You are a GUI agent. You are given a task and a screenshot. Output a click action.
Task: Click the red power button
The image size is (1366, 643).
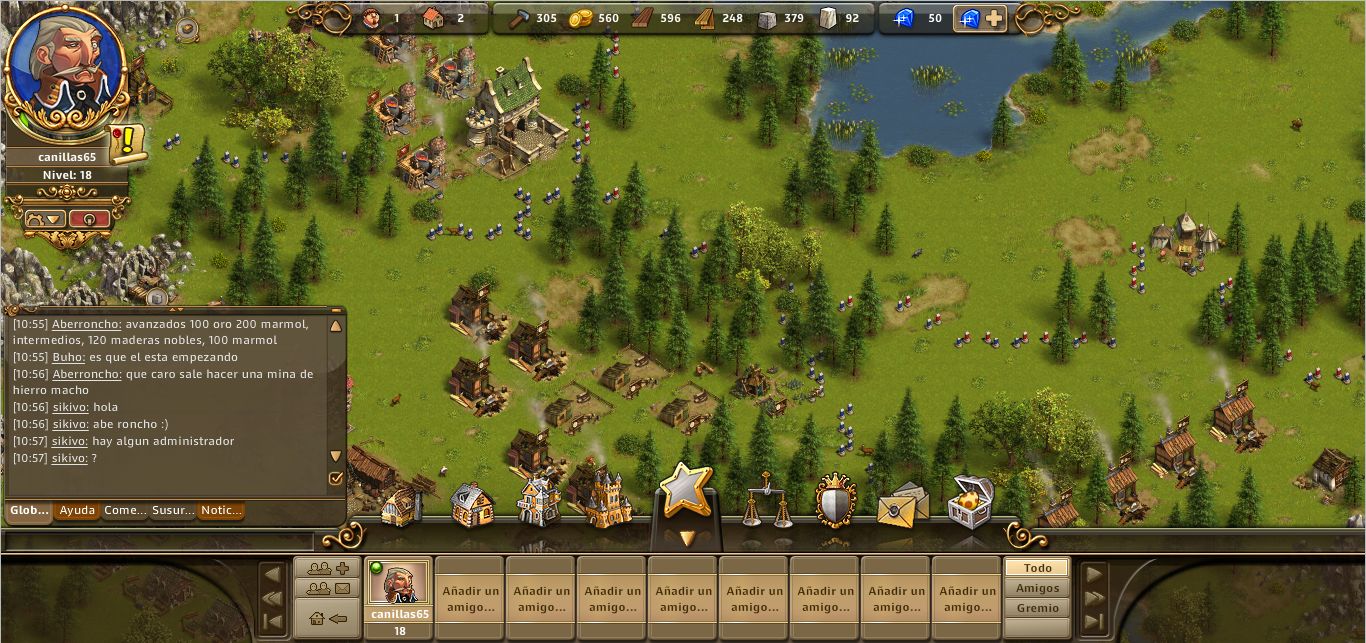(90, 219)
